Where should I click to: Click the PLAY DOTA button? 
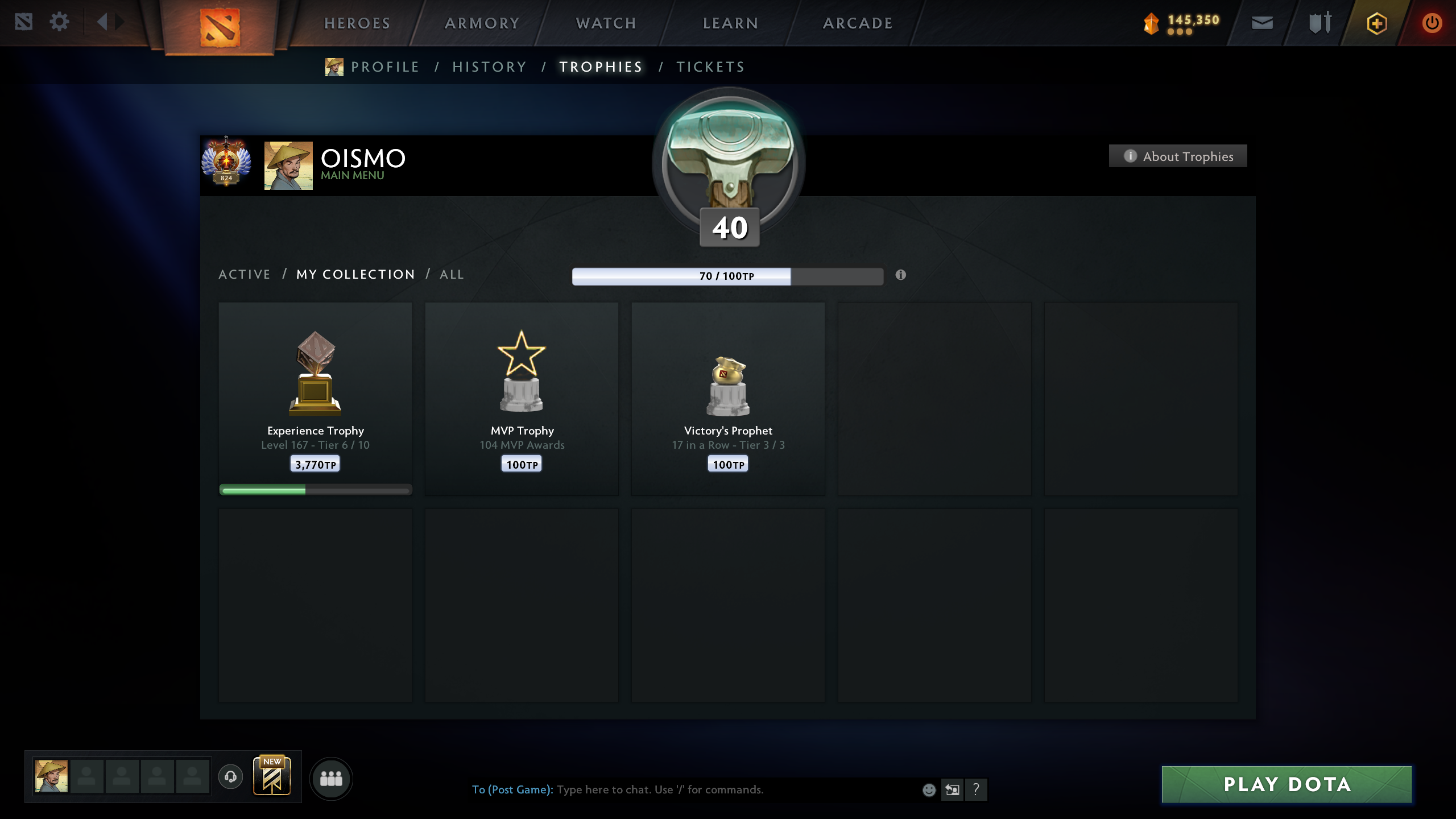1287,784
